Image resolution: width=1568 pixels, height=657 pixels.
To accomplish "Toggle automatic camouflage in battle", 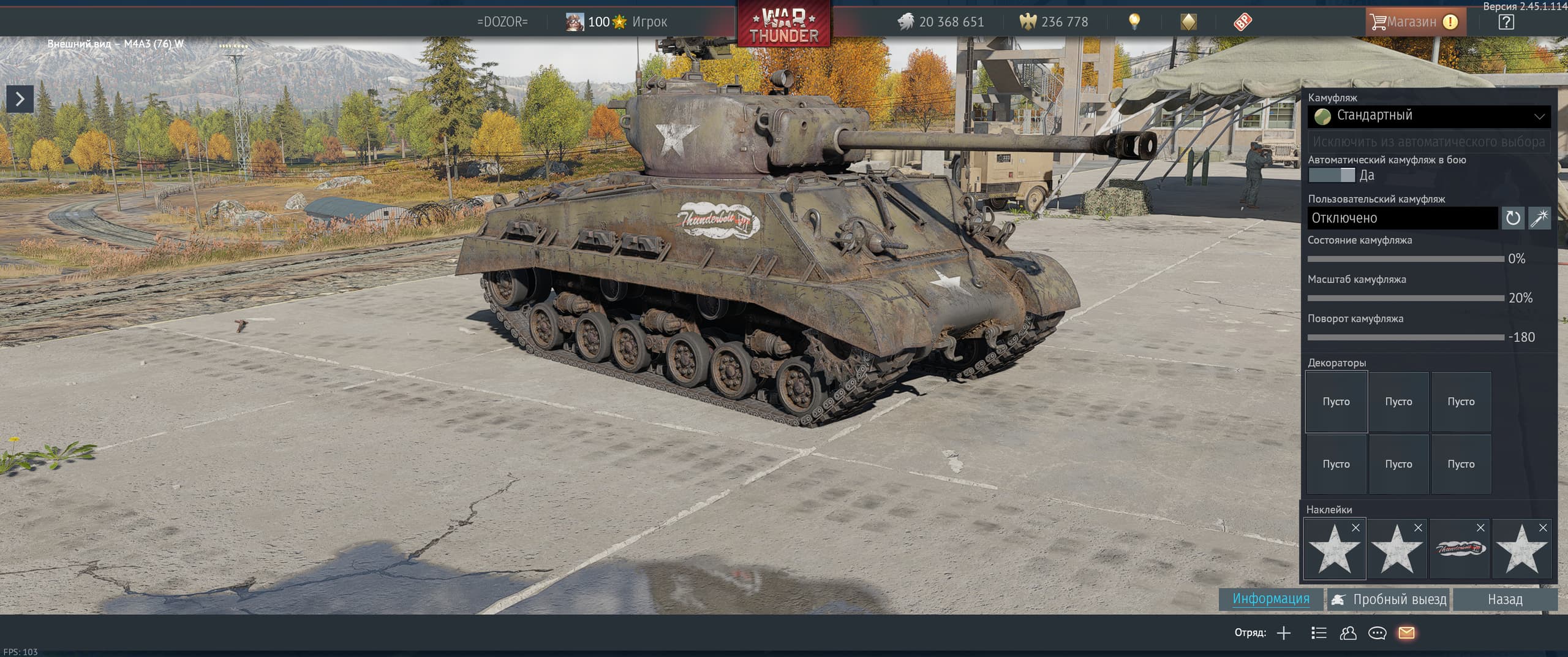I will coord(1332,175).
